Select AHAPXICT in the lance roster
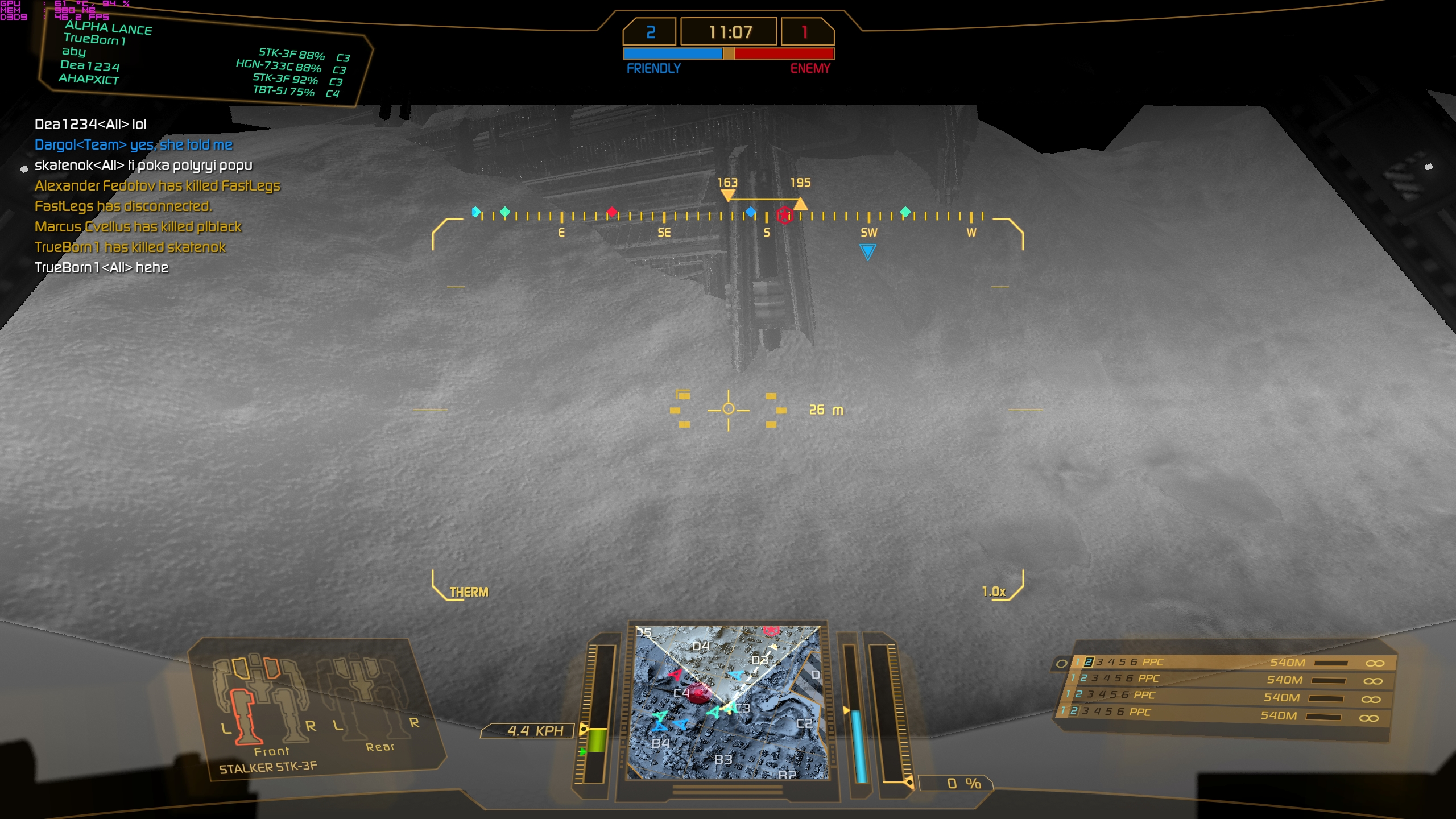The width and height of the screenshot is (1456, 819). (x=89, y=79)
